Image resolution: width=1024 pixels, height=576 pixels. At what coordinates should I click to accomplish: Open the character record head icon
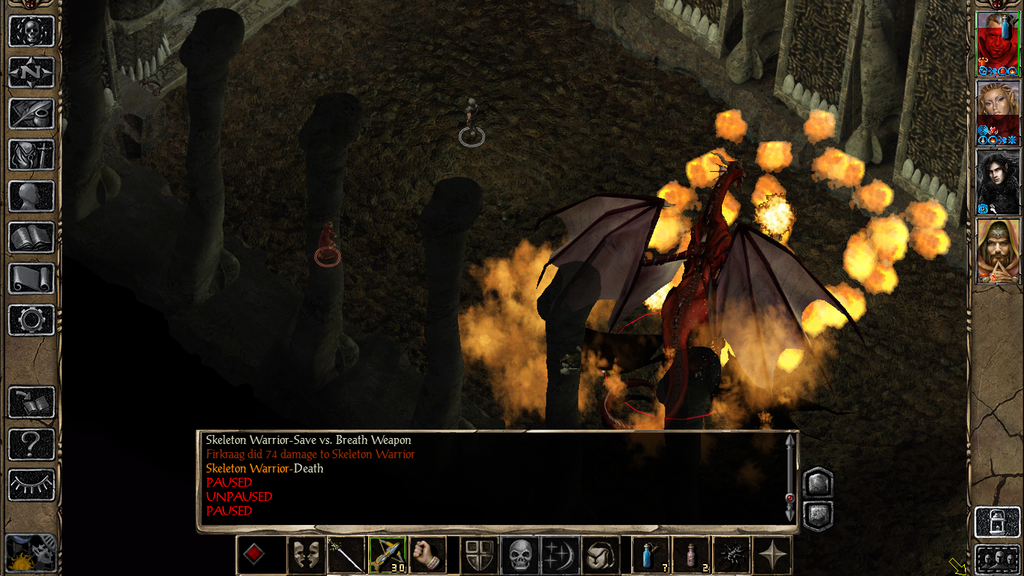31,196
